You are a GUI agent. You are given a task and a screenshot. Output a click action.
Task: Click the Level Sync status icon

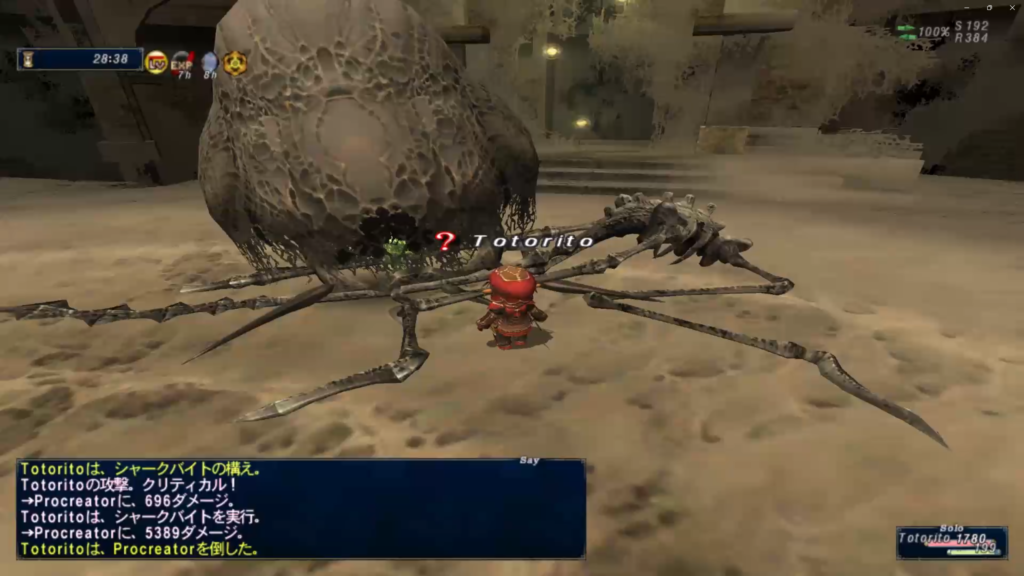point(156,62)
